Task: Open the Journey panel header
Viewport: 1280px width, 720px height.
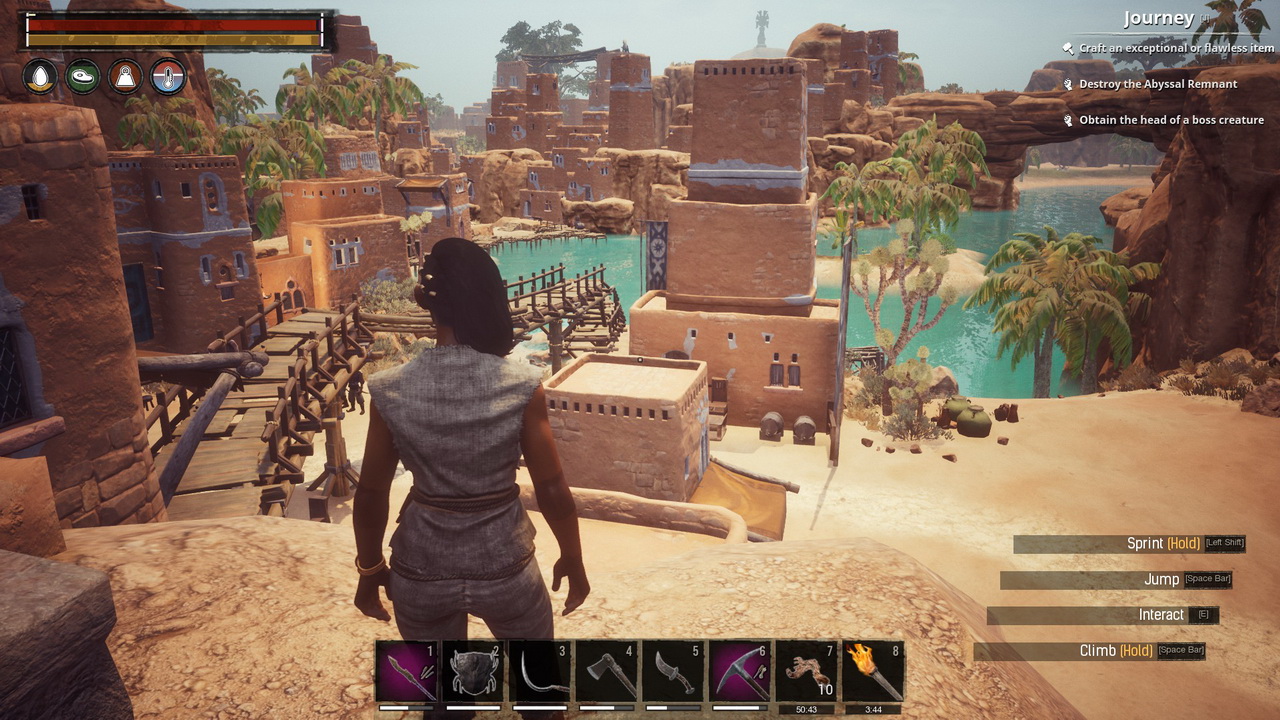Action: [1158, 18]
